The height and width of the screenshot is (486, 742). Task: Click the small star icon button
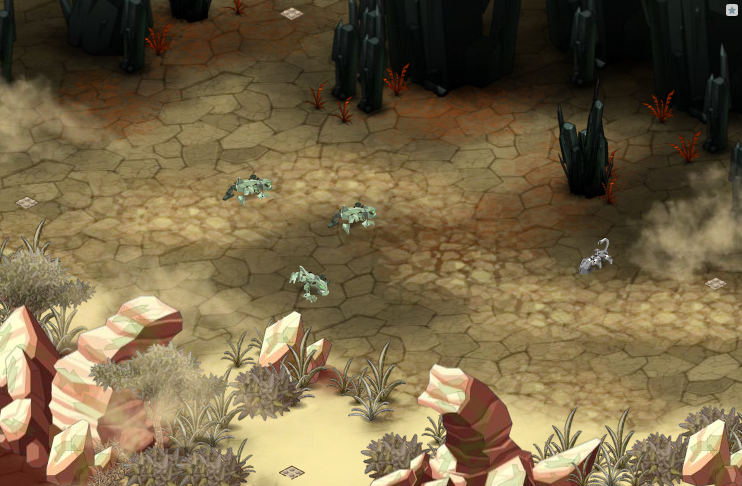(732, 10)
